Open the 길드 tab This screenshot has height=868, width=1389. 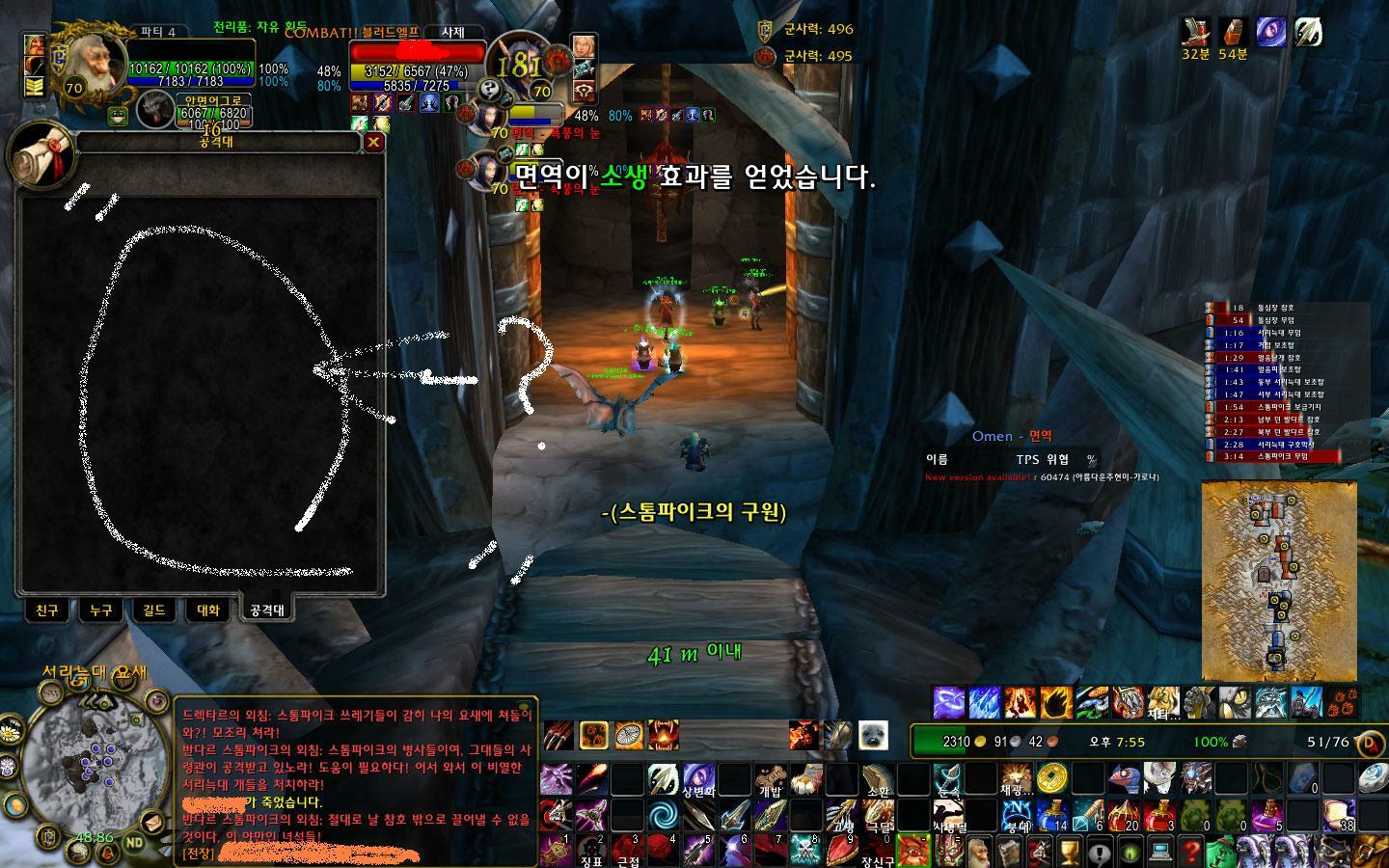(x=152, y=610)
